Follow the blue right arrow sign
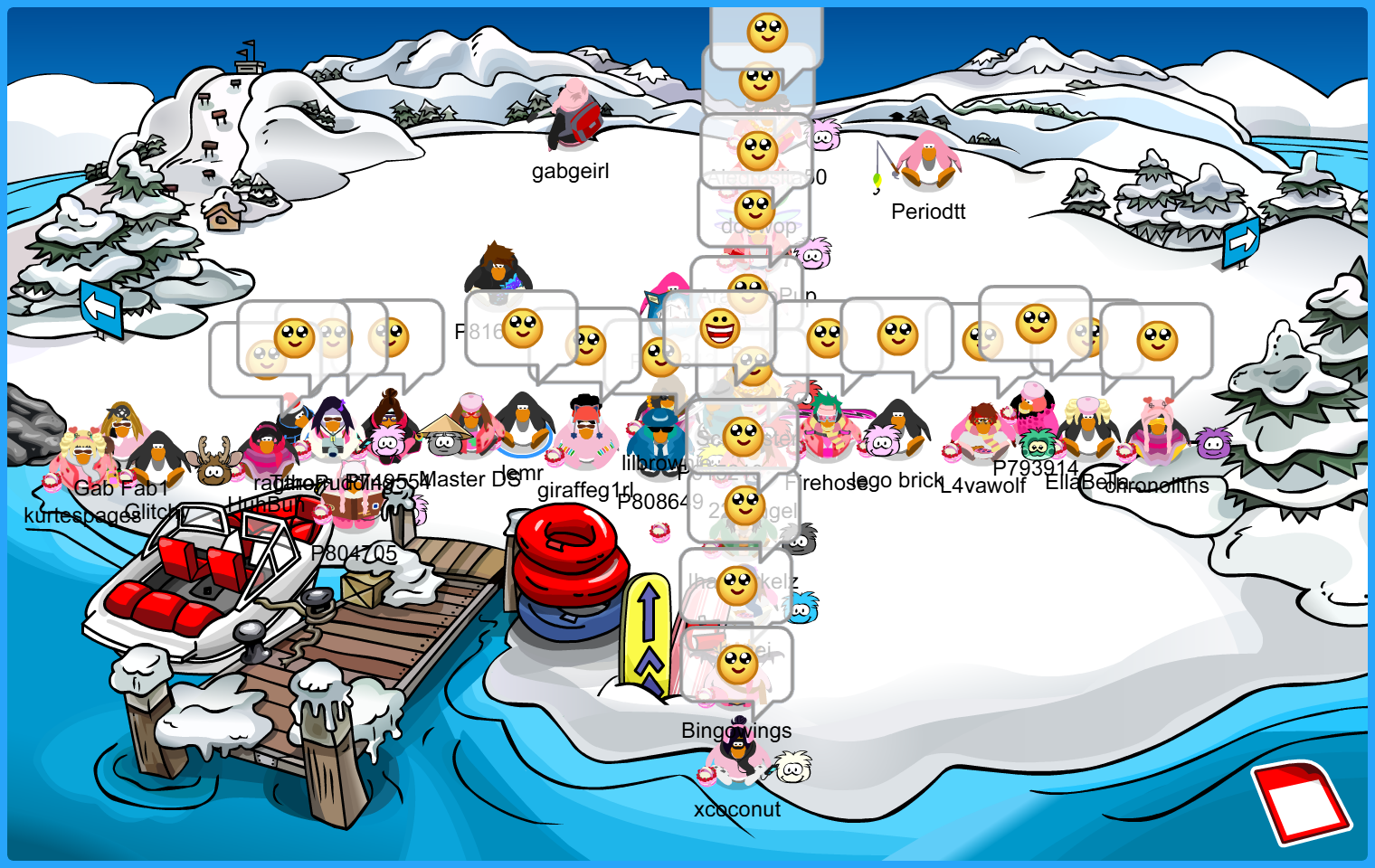This screenshot has height=868, width=1375. pyautogui.click(x=1241, y=241)
